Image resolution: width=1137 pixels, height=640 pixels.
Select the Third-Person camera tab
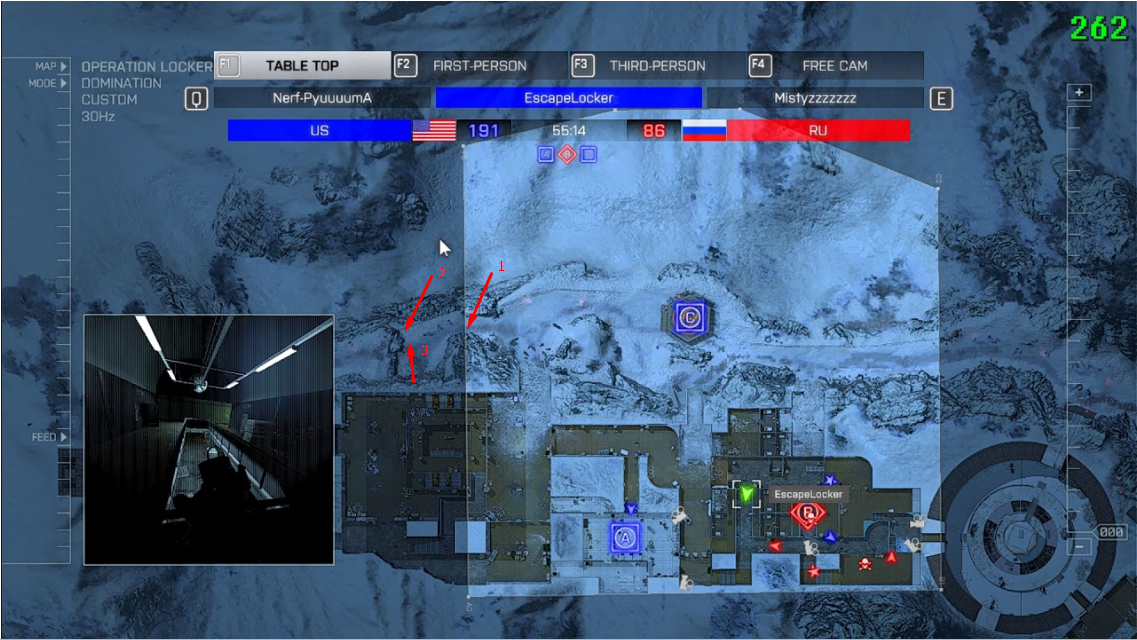pyautogui.click(x=656, y=66)
